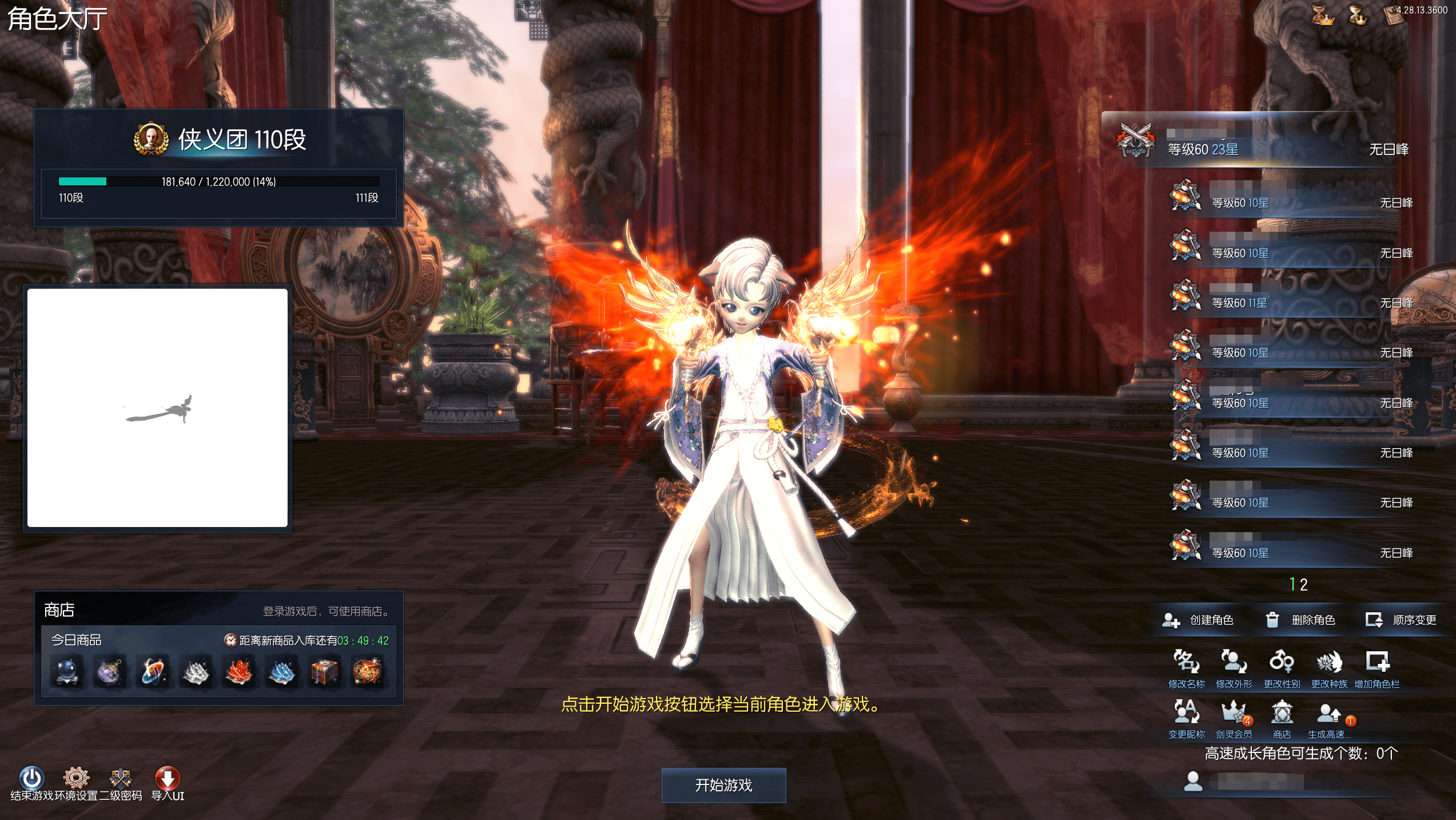Open 修改外形 appearance change
Image resolution: width=1456 pixels, height=820 pixels.
[1234, 663]
